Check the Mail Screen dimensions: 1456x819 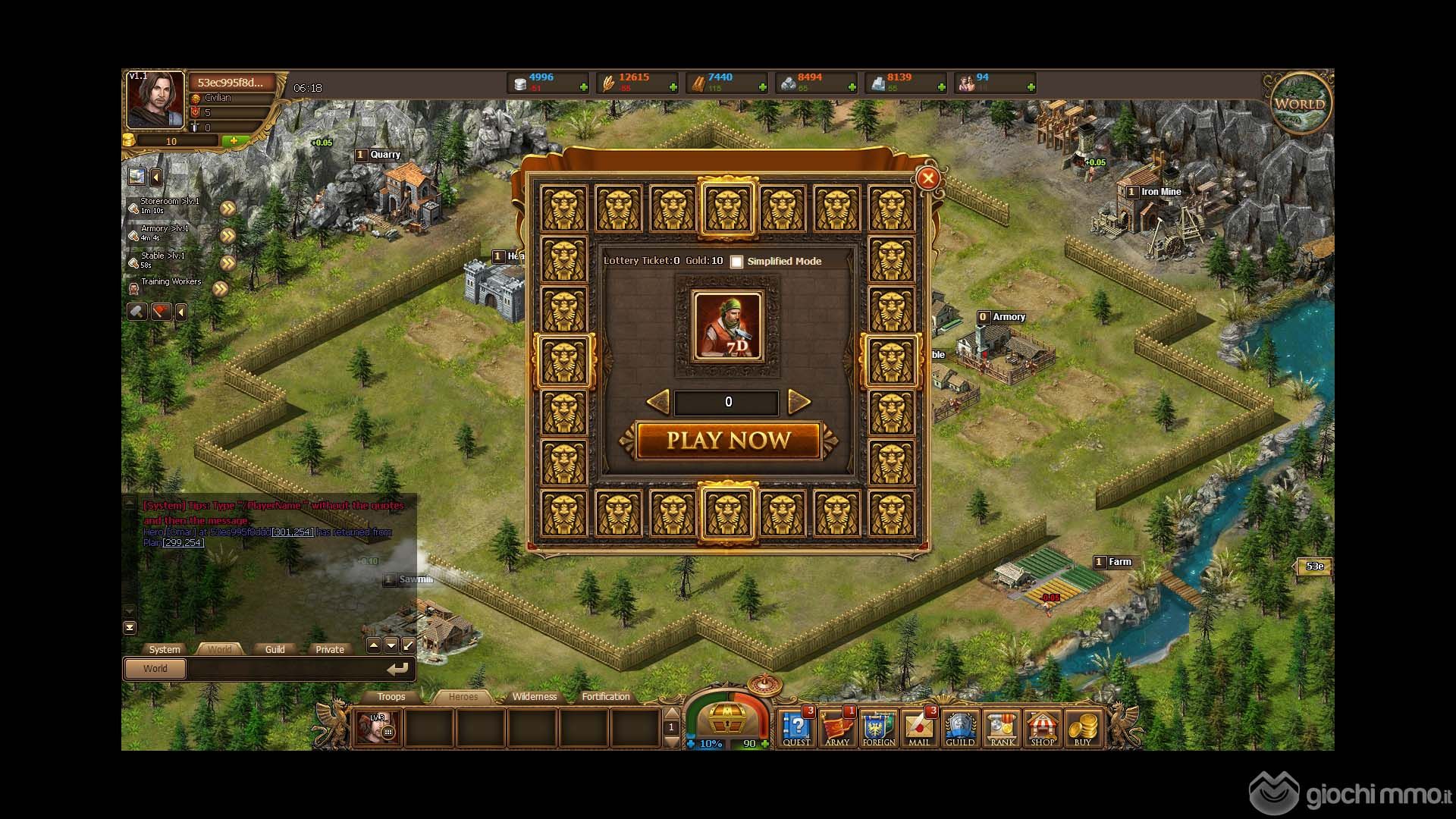point(919,729)
